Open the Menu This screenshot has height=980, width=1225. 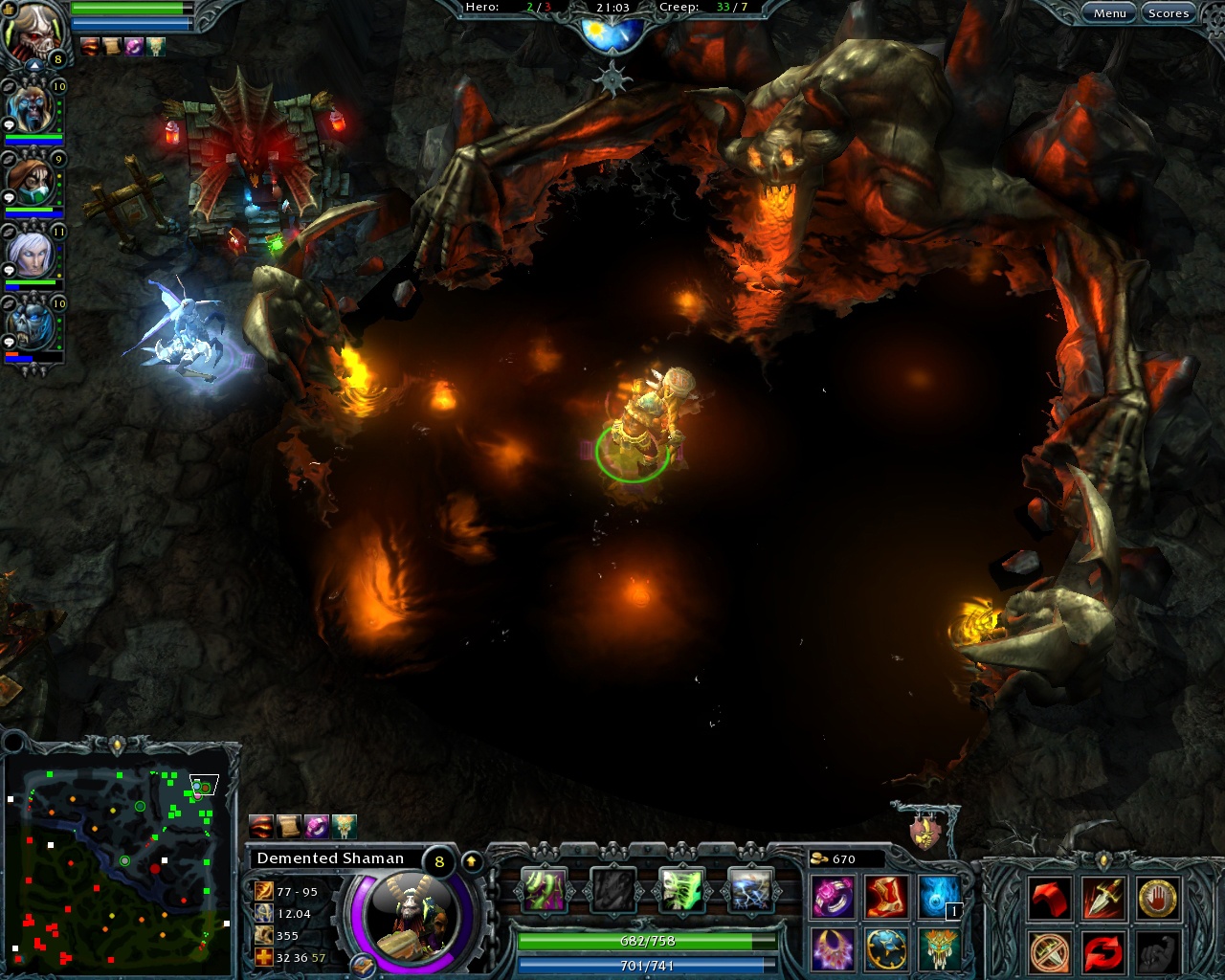(x=1110, y=12)
